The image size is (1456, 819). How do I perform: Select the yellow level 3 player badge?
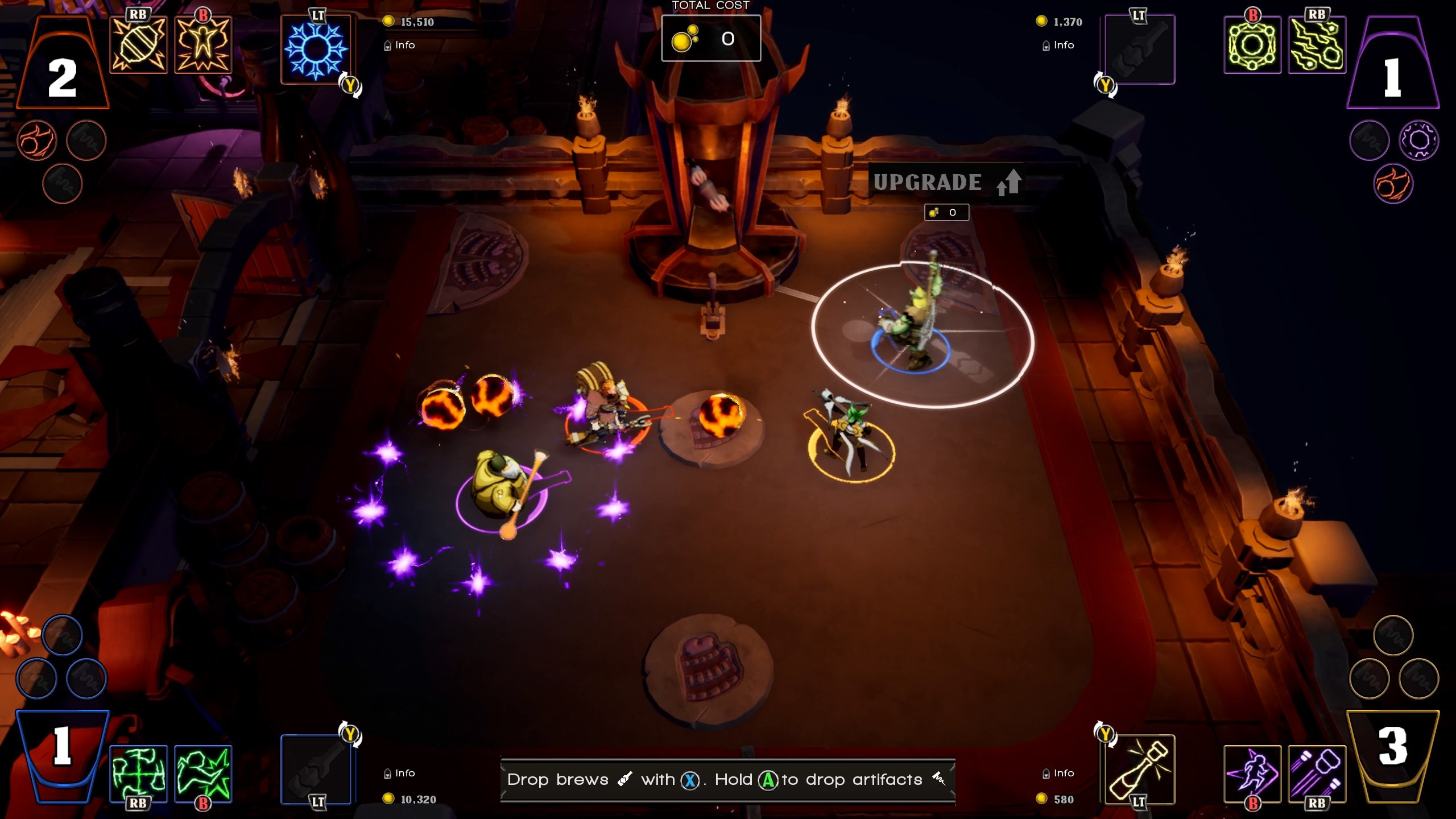1393,750
